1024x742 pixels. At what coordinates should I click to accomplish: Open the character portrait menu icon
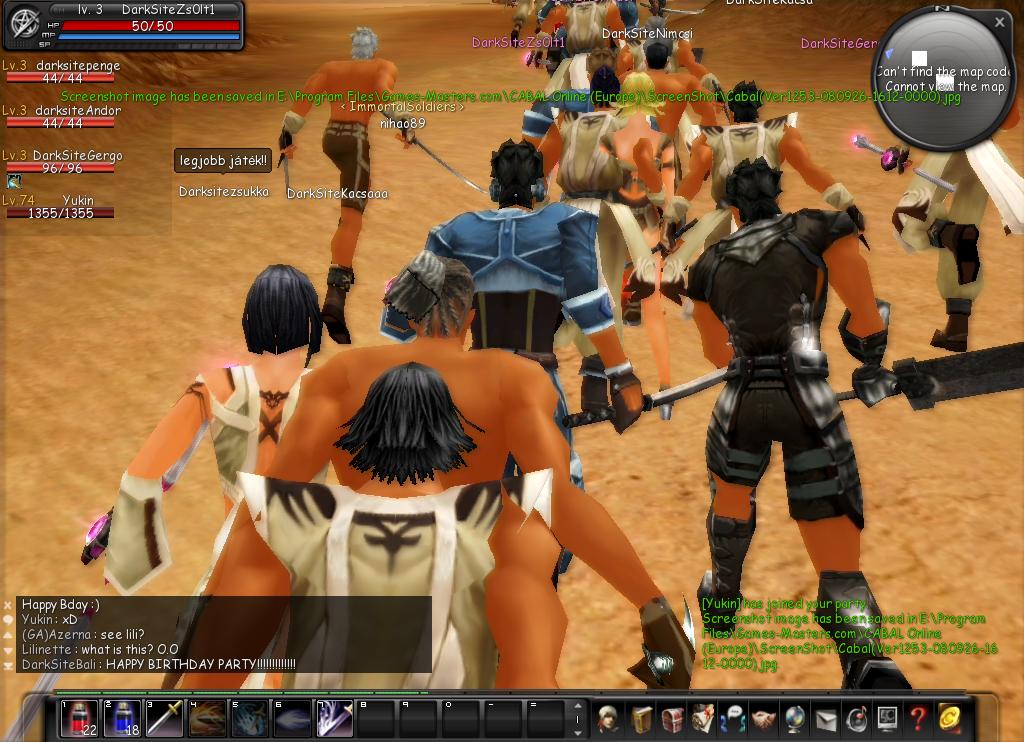pos(608,718)
